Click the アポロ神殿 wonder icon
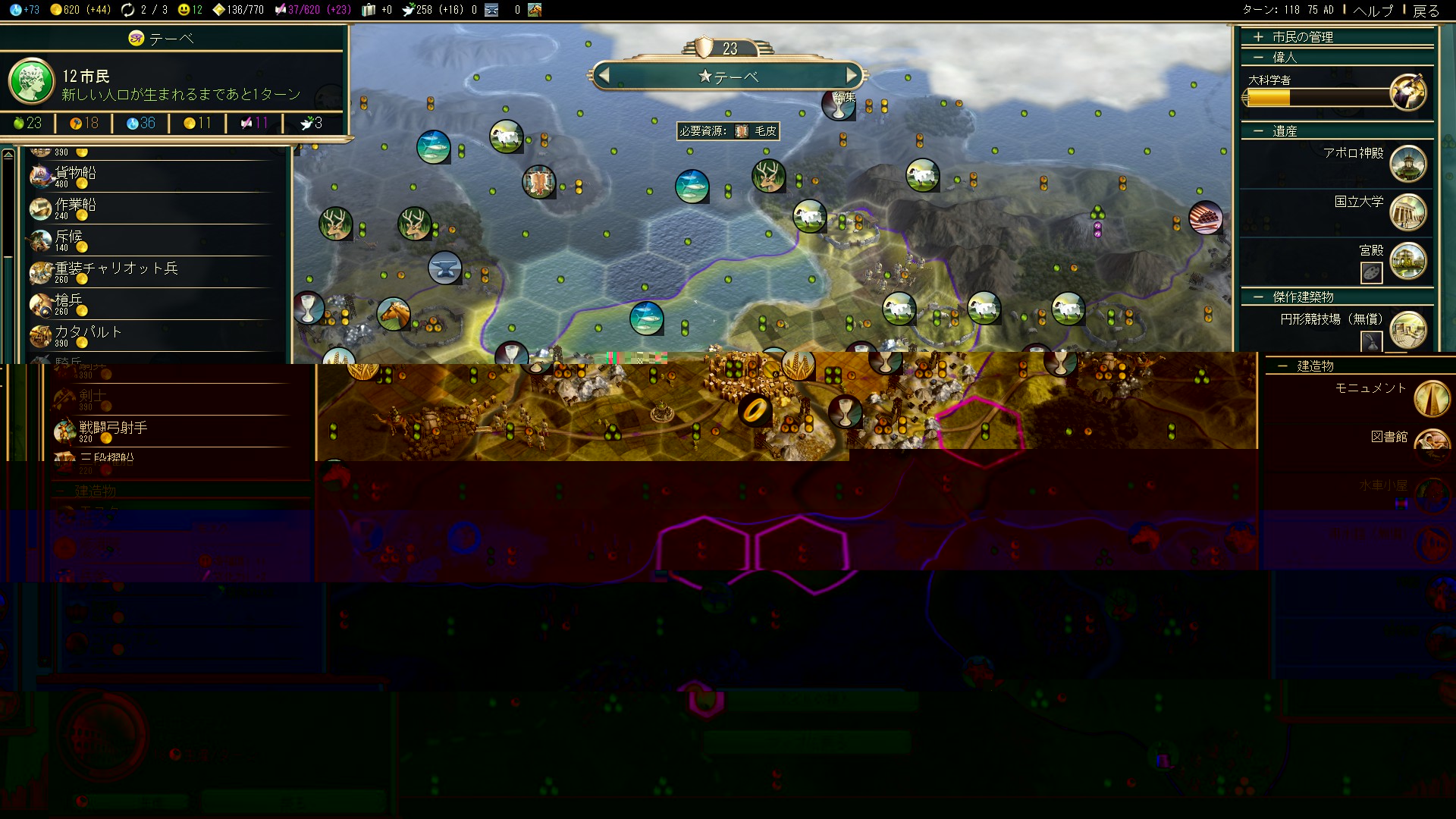 [x=1408, y=164]
